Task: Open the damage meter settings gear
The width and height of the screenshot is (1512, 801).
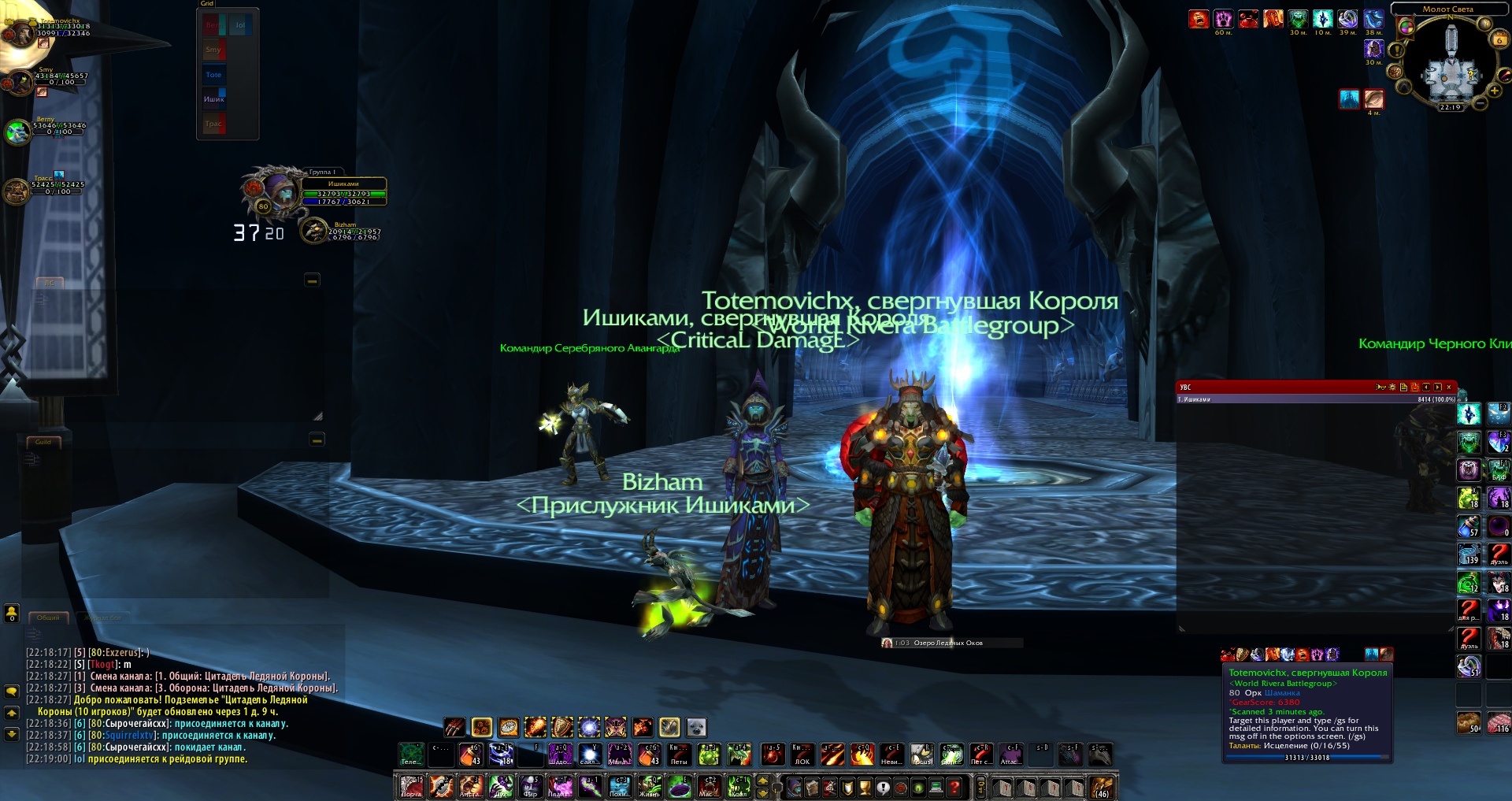Action: tap(1392, 388)
